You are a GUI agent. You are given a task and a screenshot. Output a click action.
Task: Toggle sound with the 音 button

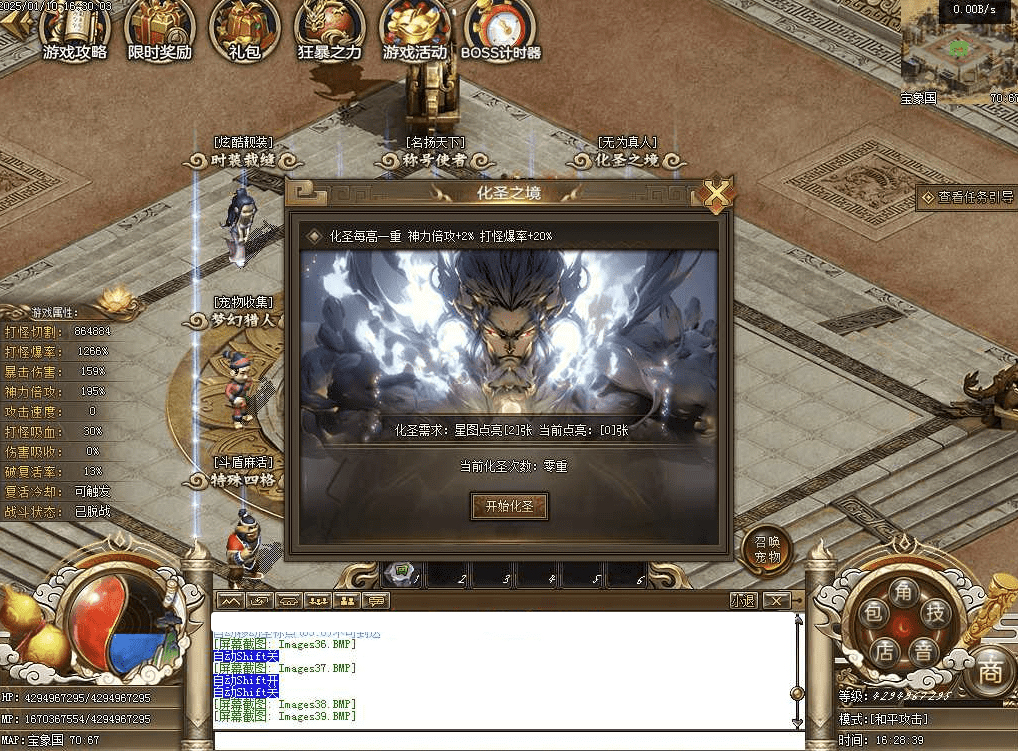923,652
